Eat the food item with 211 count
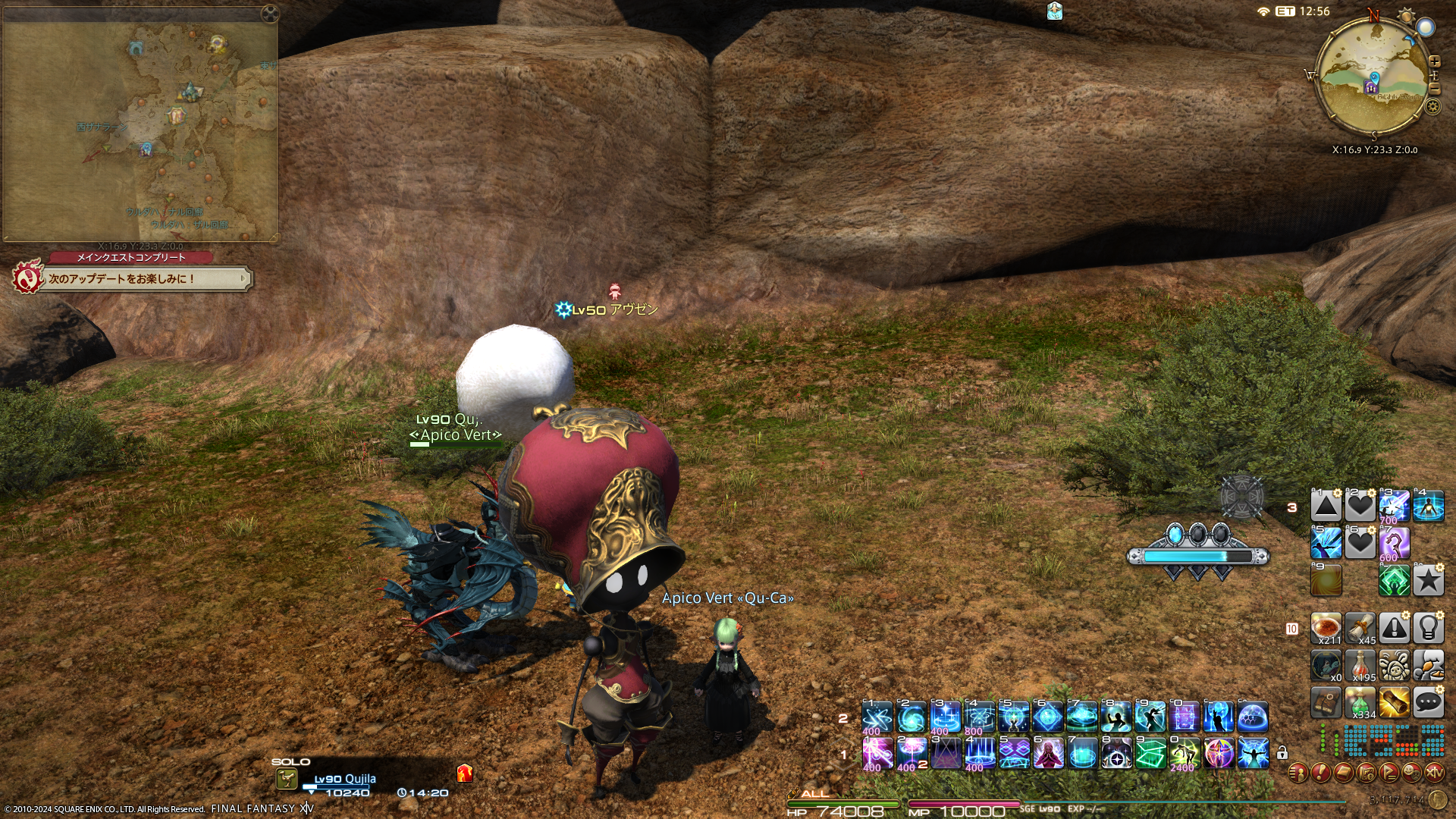The height and width of the screenshot is (819, 1456). click(1326, 628)
